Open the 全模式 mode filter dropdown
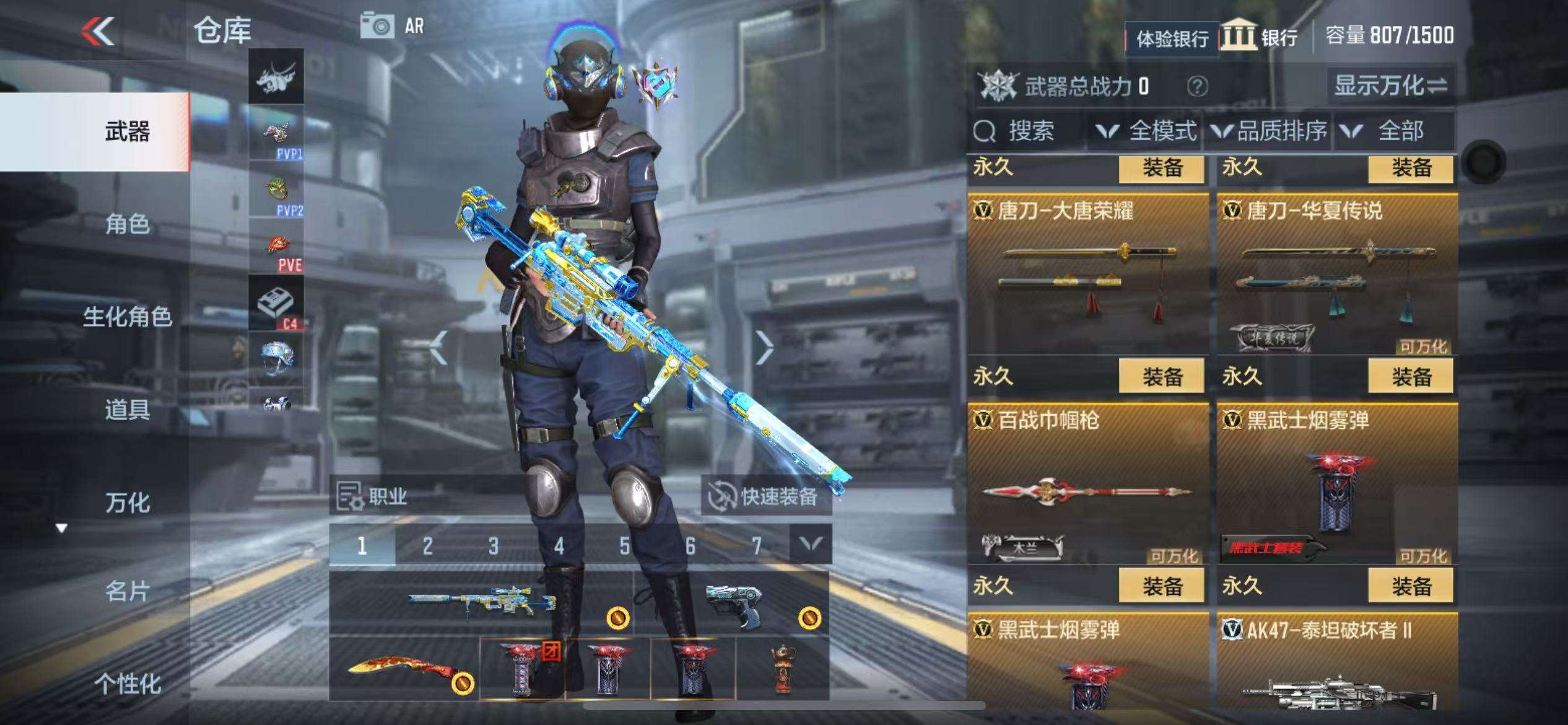The image size is (1568, 725). [x=1146, y=131]
